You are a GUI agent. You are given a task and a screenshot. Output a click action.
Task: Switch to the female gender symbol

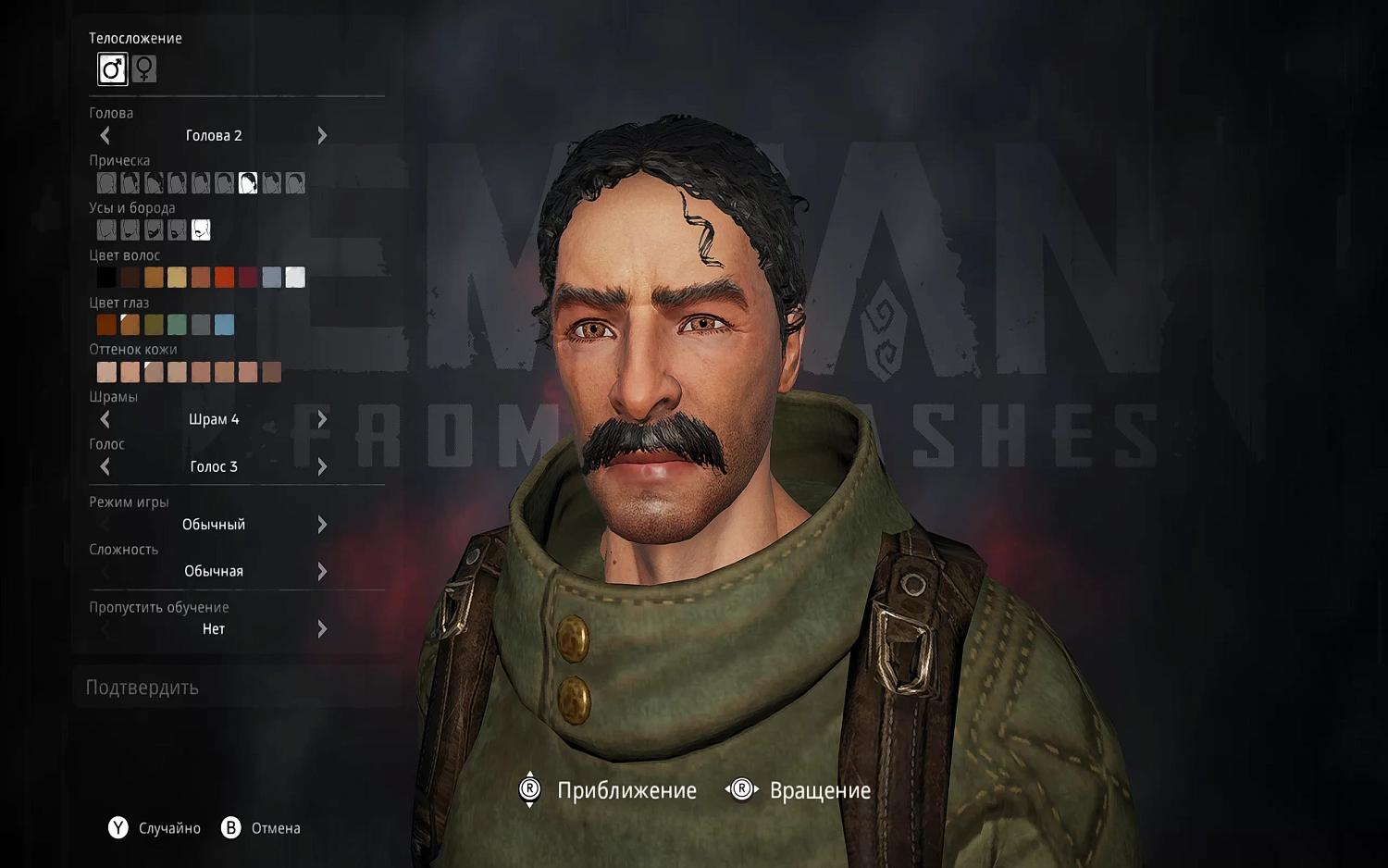tap(143, 68)
